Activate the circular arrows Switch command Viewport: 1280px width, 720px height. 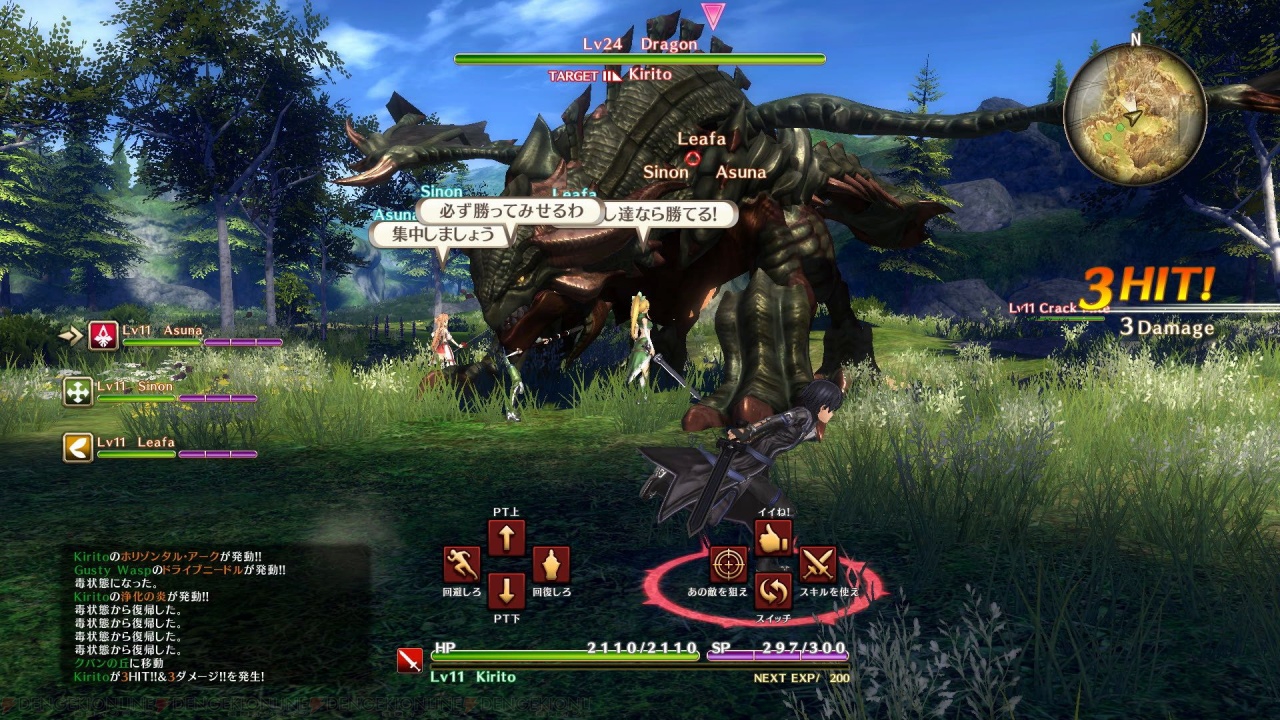pyautogui.click(x=773, y=591)
